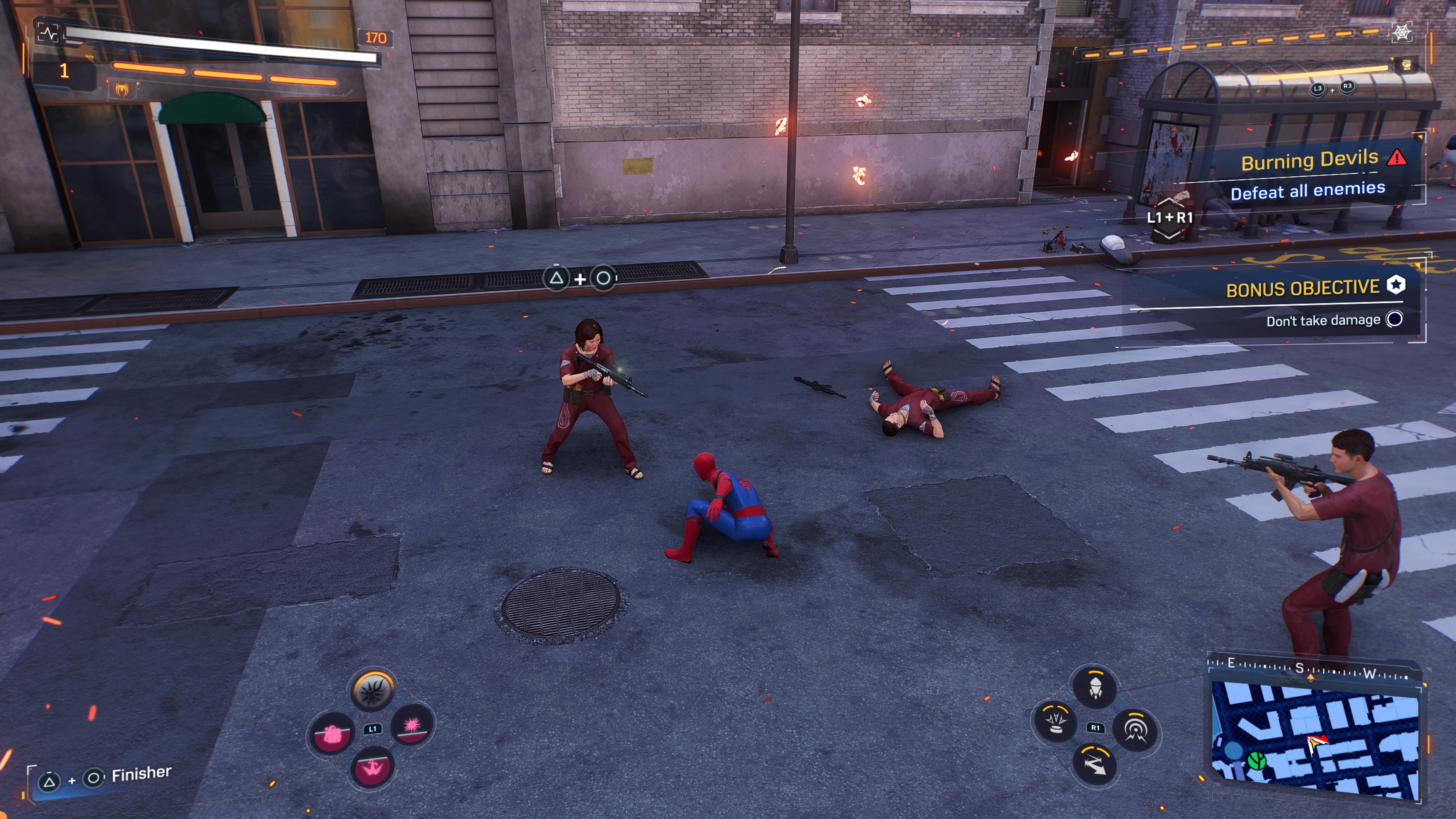Click the fist combat icon near the objective panel
The height and width of the screenshot is (819, 1456).
(x=1407, y=64)
